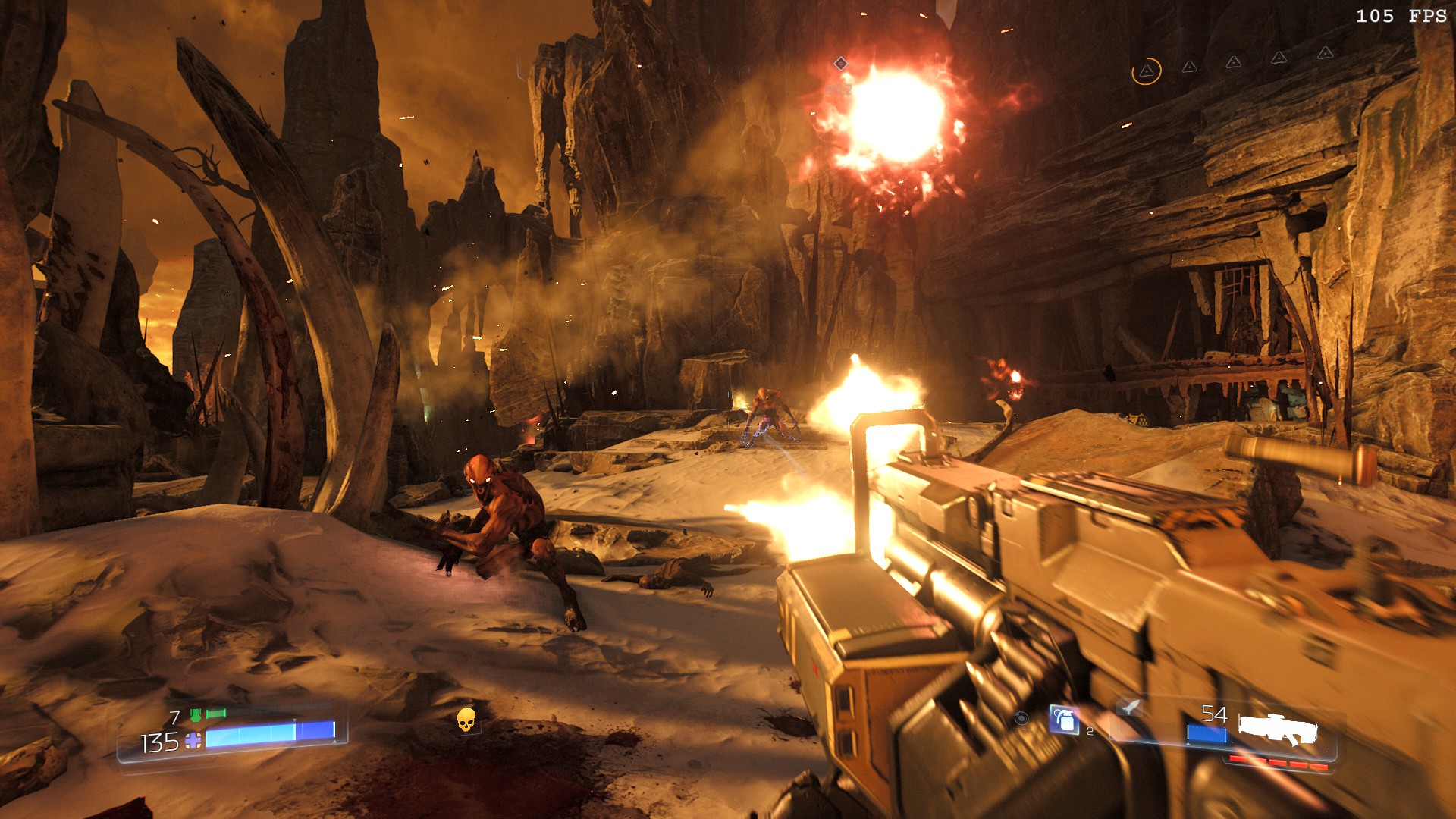Screen dimensions: 1456x819
Task: Click the grenade count label showing 2
Action: [x=1090, y=732]
